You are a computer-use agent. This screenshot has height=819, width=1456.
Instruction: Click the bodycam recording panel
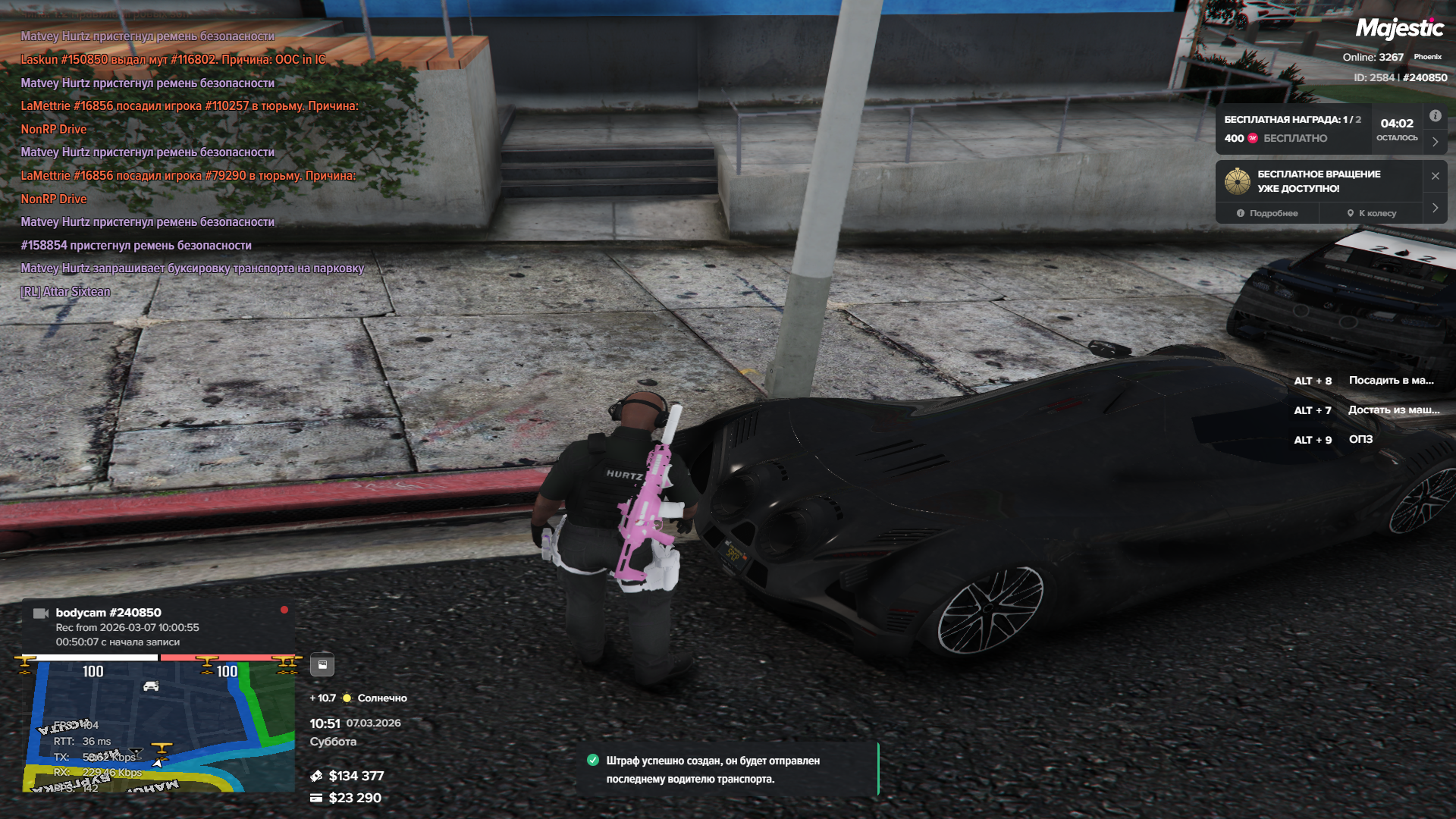tap(157, 627)
